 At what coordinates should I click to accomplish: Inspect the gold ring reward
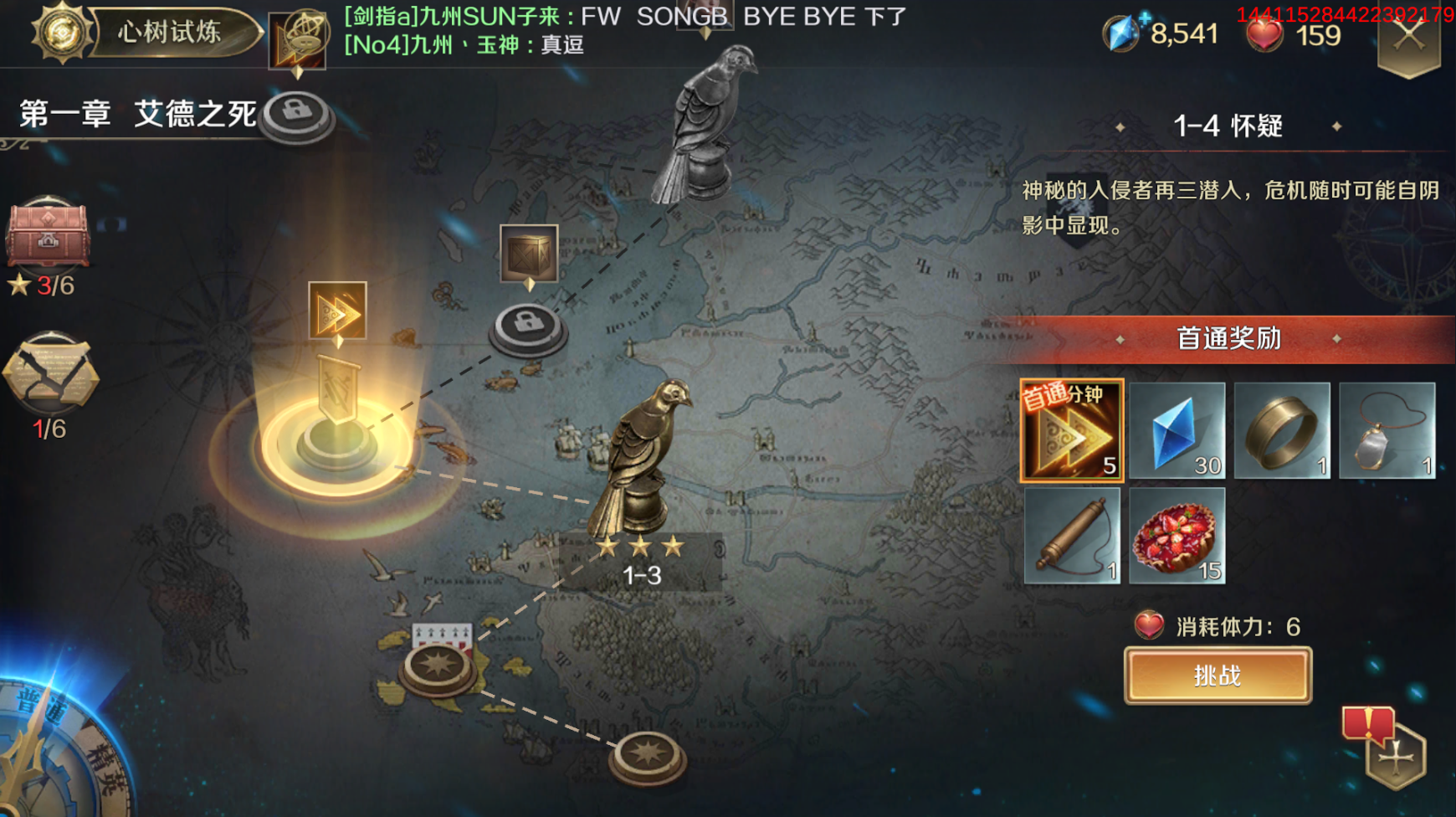click(1282, 430)
